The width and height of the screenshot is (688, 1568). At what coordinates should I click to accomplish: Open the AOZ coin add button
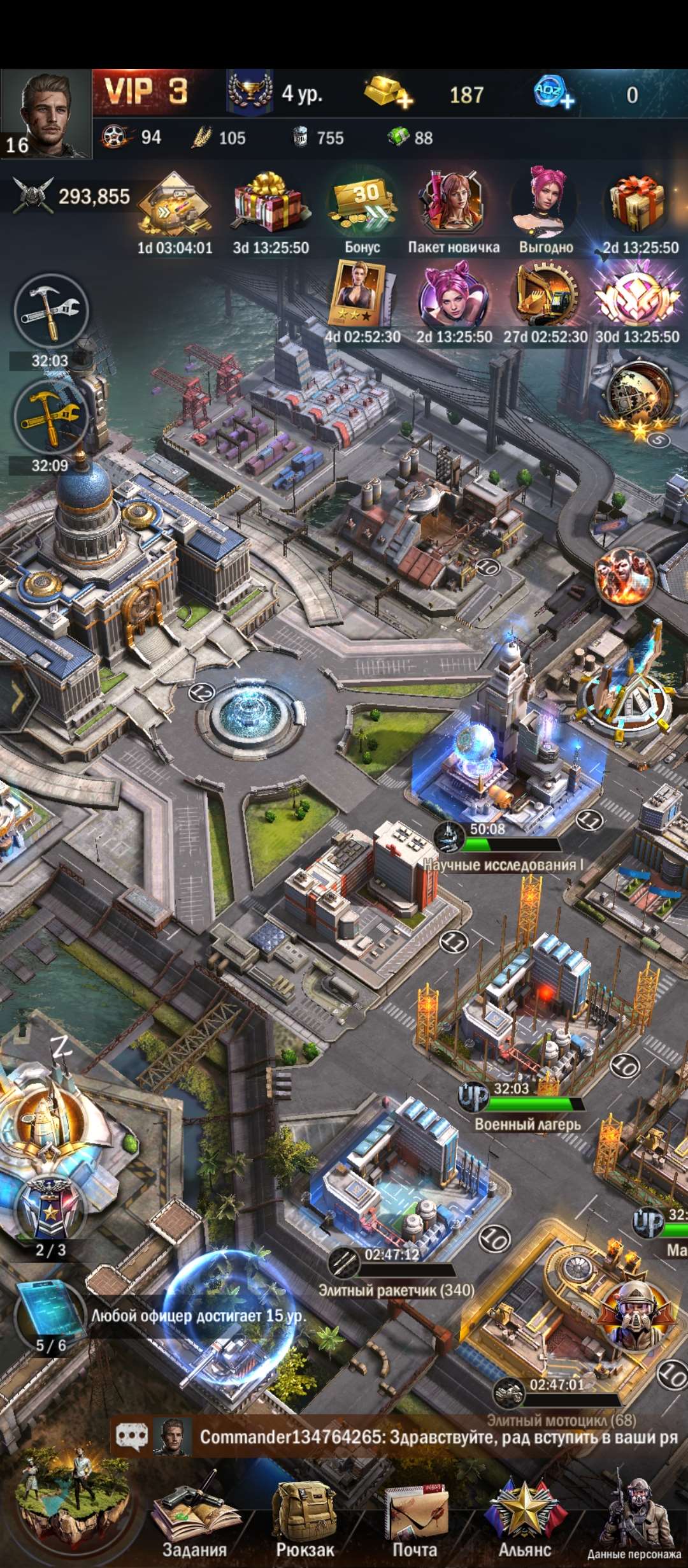[554, 94]
